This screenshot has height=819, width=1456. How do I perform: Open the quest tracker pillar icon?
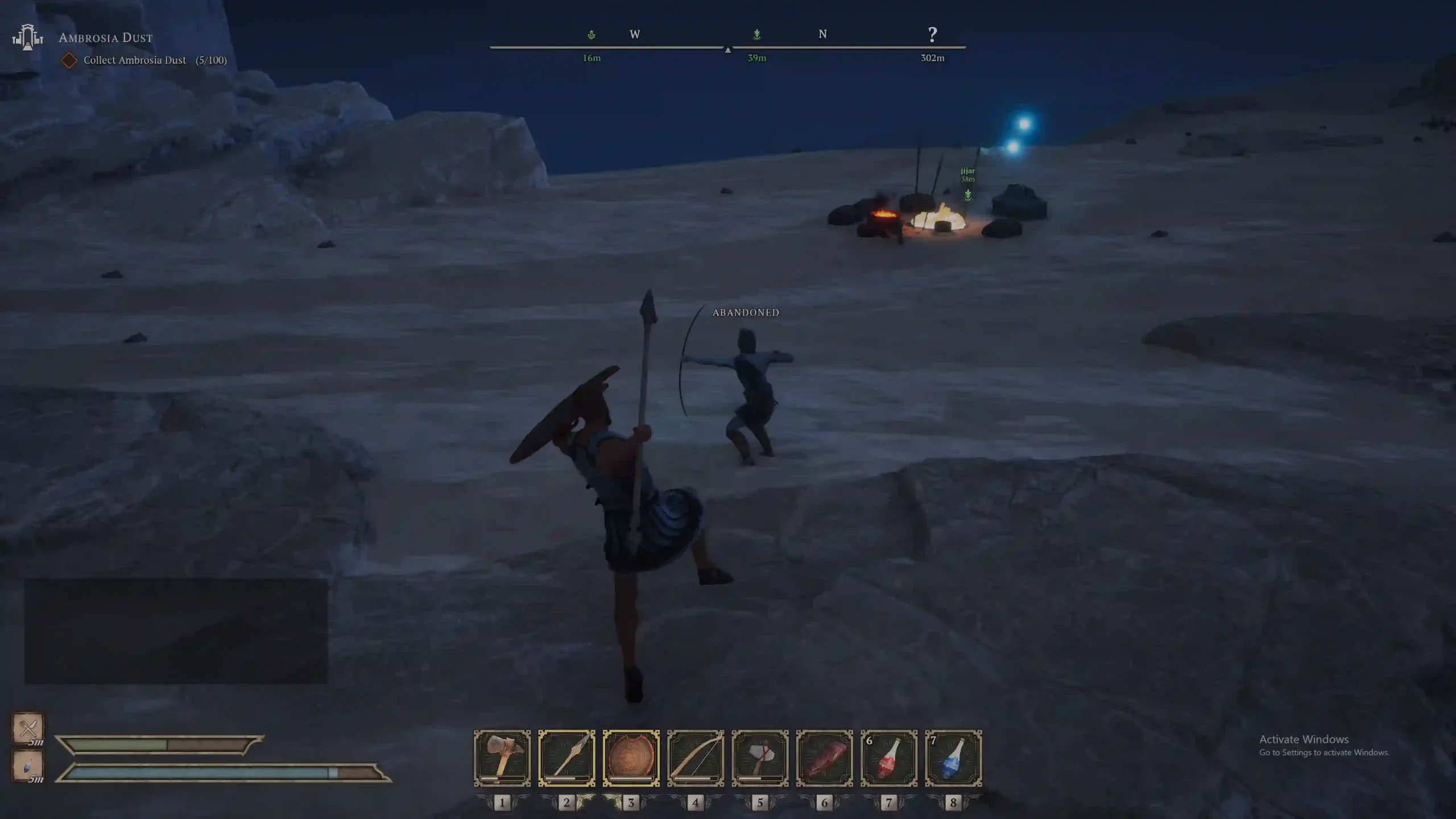pyautogui.click(x=27, y=38)
